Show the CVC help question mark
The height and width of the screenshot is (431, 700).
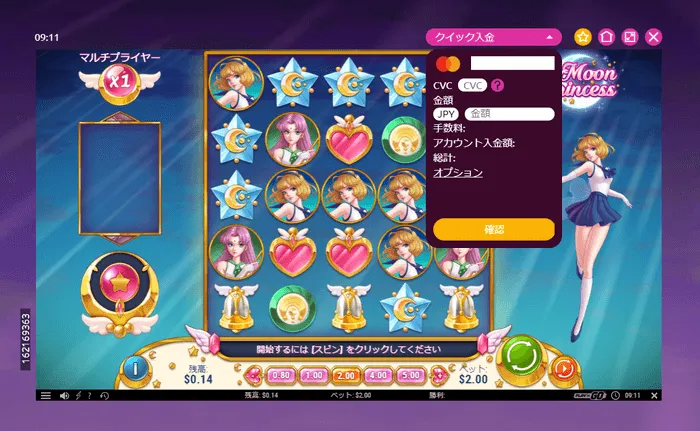[497, 85]
